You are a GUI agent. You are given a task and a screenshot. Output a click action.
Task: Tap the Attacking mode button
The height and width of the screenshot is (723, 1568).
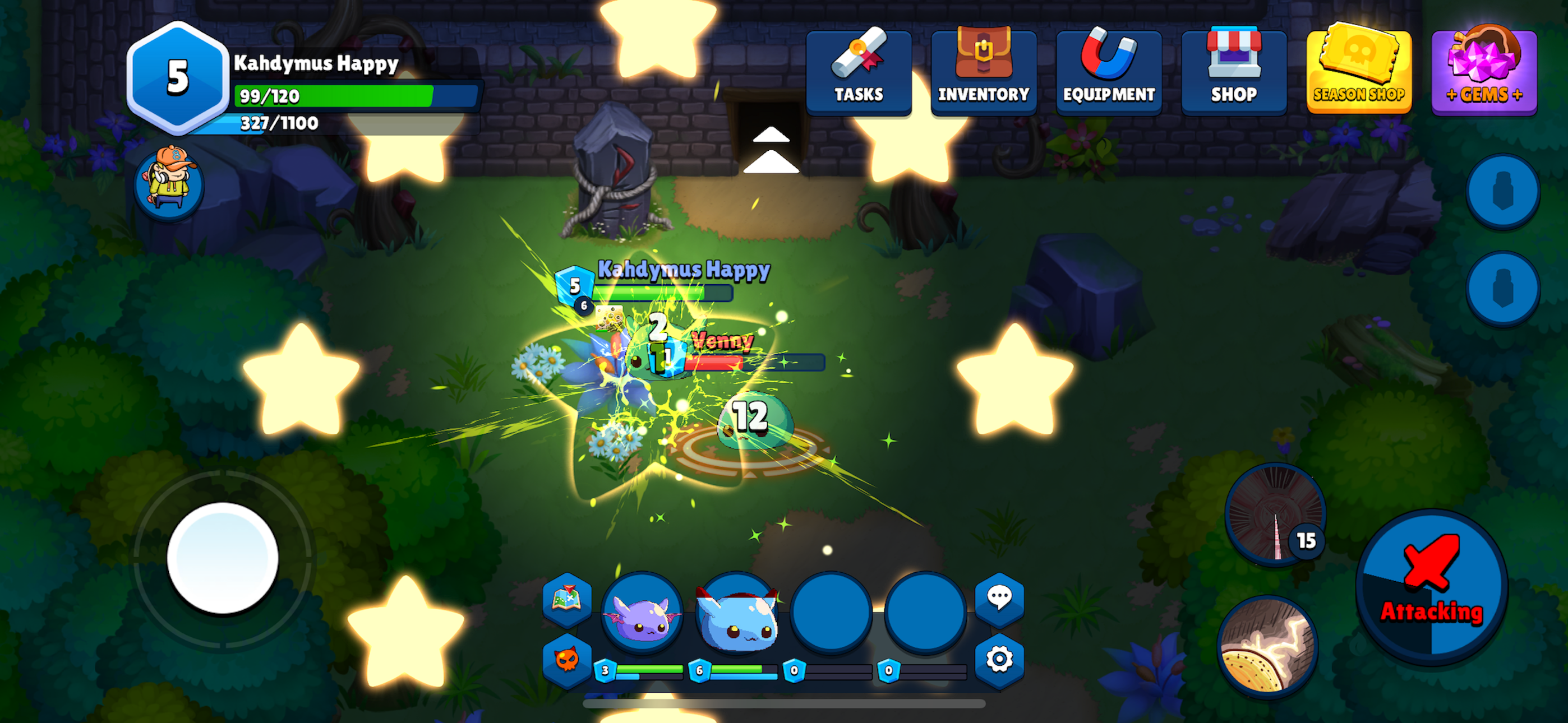1429,584
